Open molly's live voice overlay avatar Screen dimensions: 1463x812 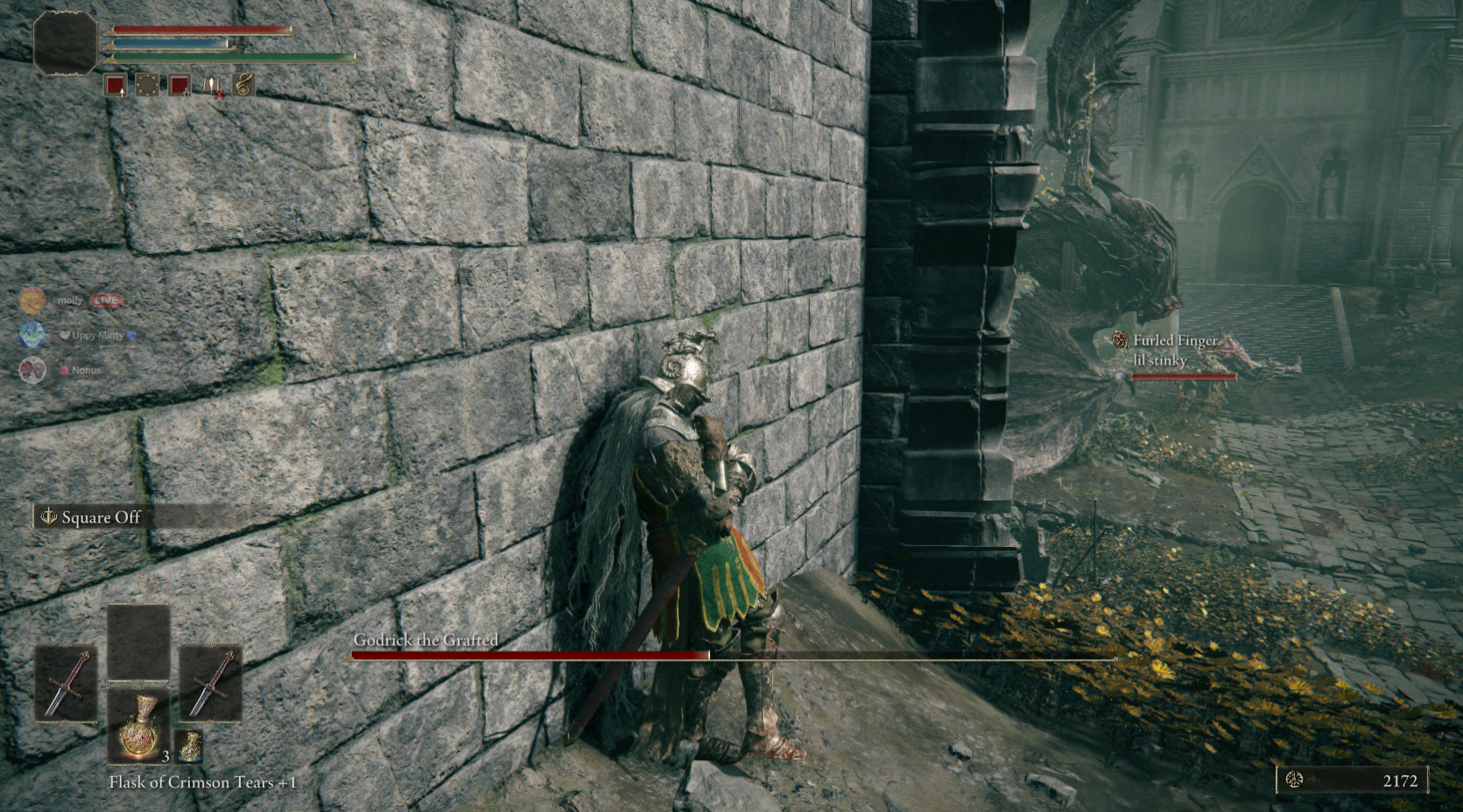(32, 300)
